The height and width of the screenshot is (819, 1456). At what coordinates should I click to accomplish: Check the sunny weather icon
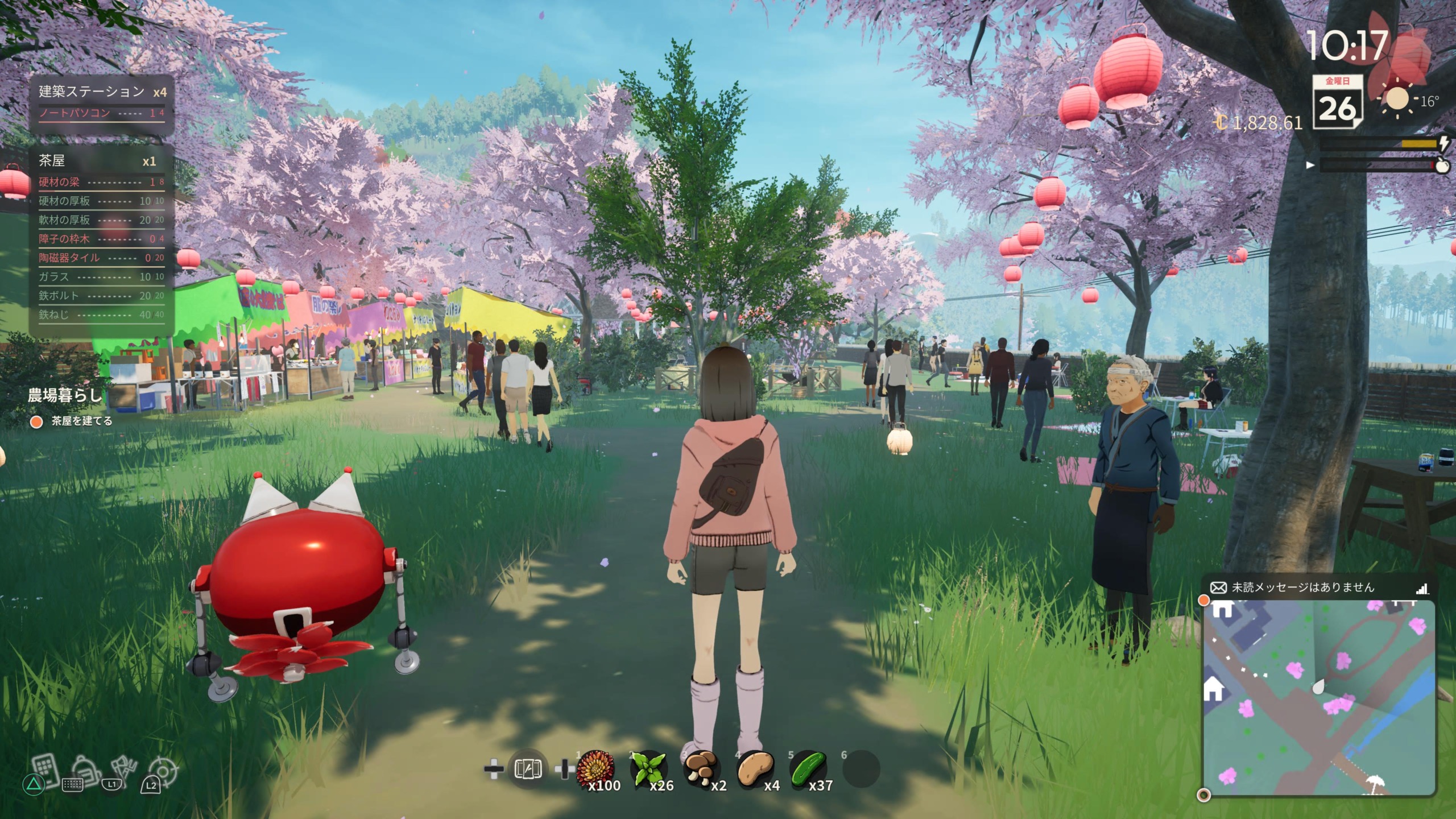coord(1397,100)
